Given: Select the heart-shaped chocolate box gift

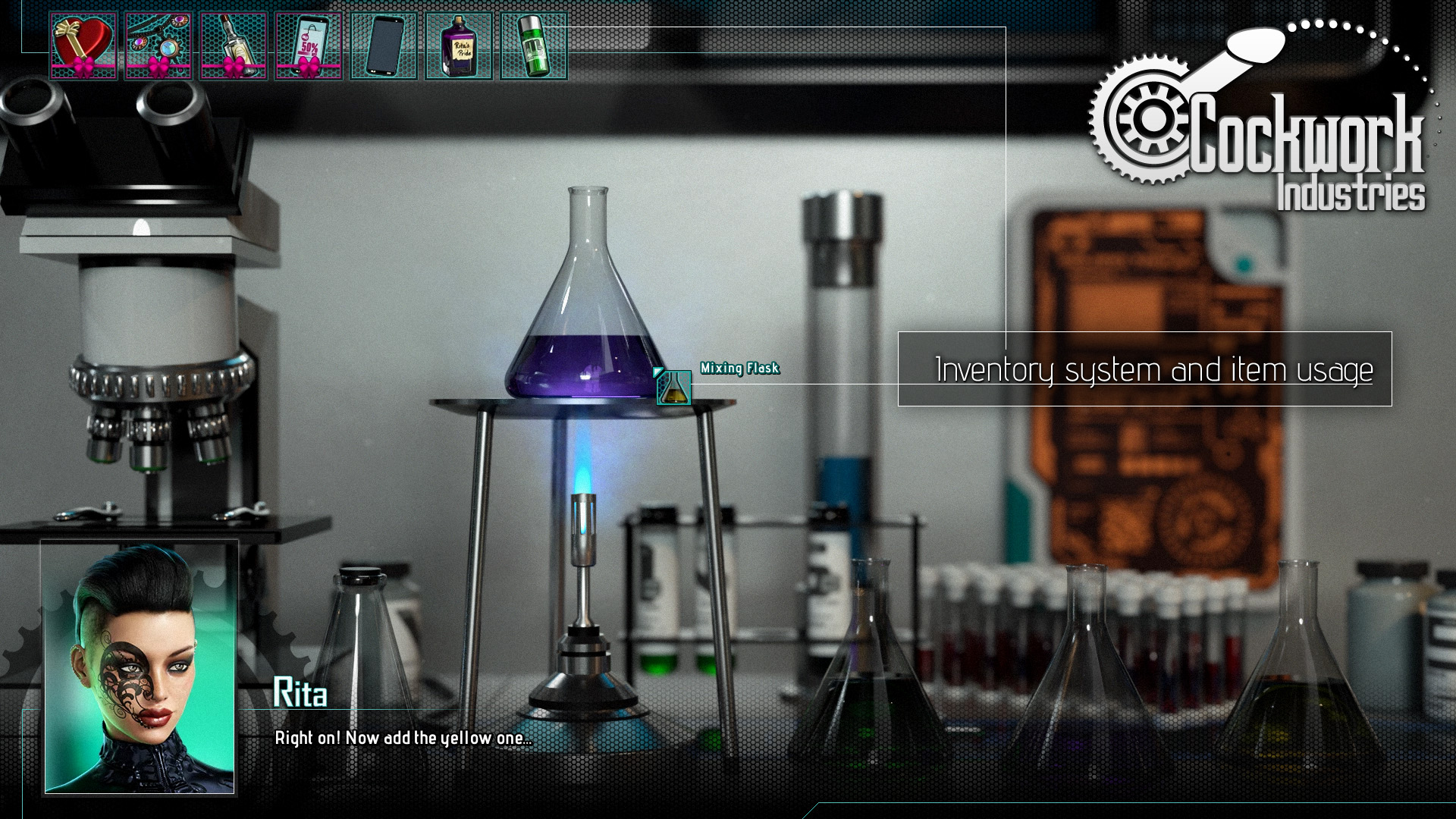Looking at the screenshot, I should click(83, 46).
